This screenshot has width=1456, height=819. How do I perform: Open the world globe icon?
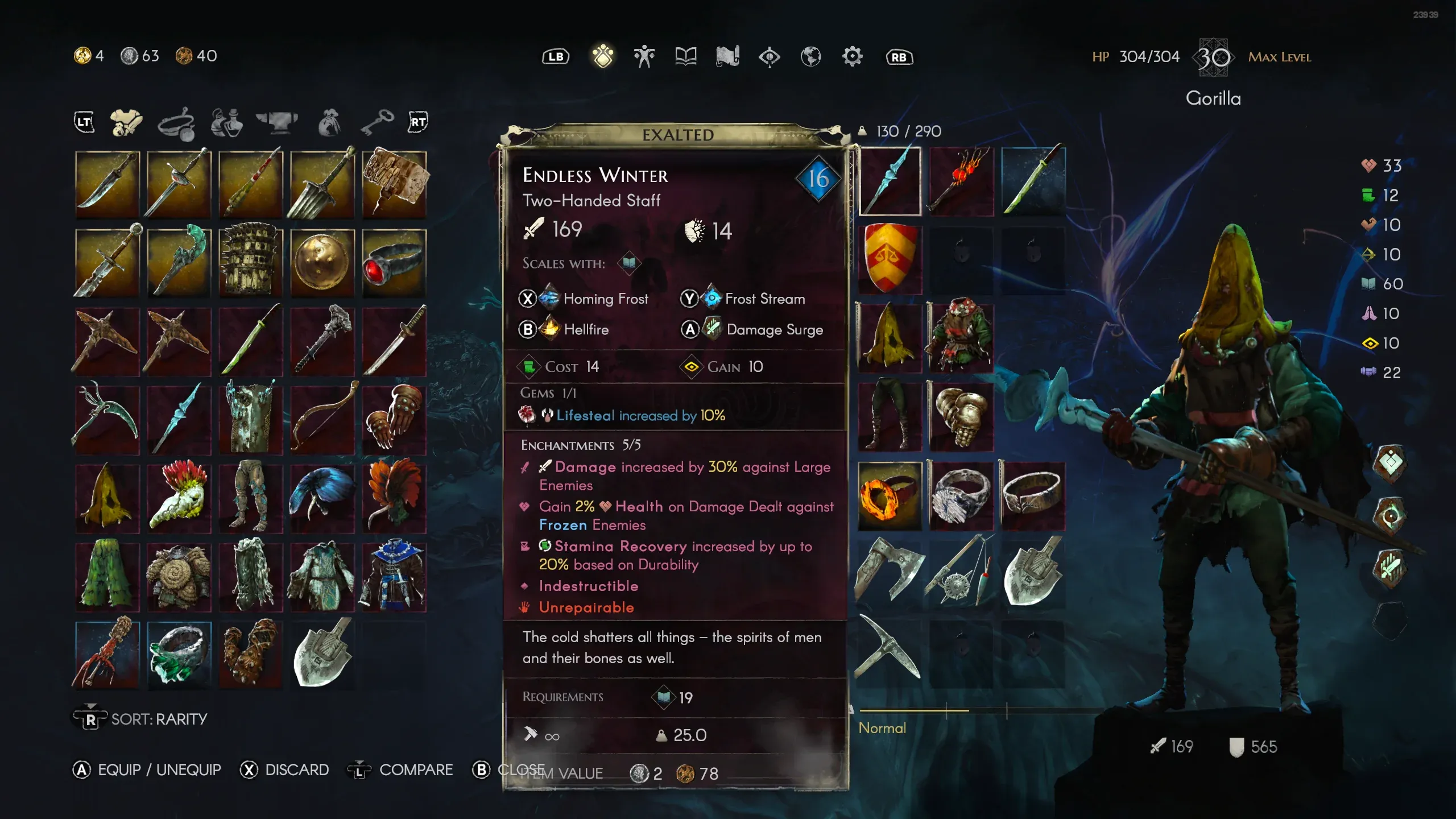[810, 56]
